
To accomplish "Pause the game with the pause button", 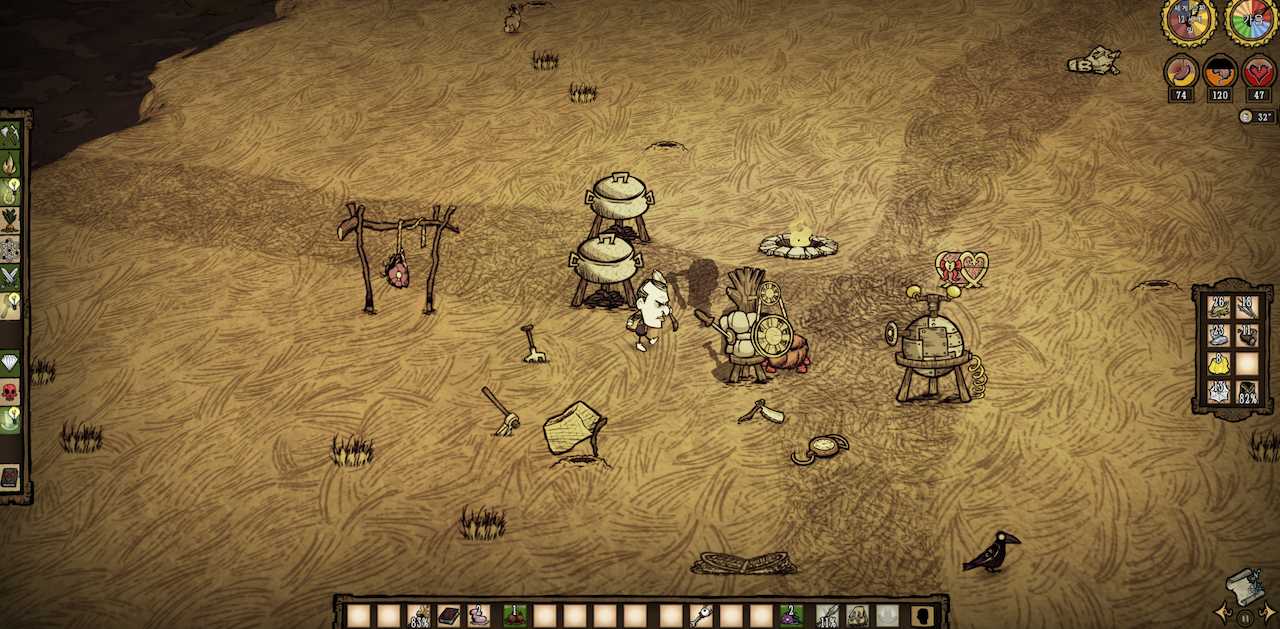I will [1245, 618].
